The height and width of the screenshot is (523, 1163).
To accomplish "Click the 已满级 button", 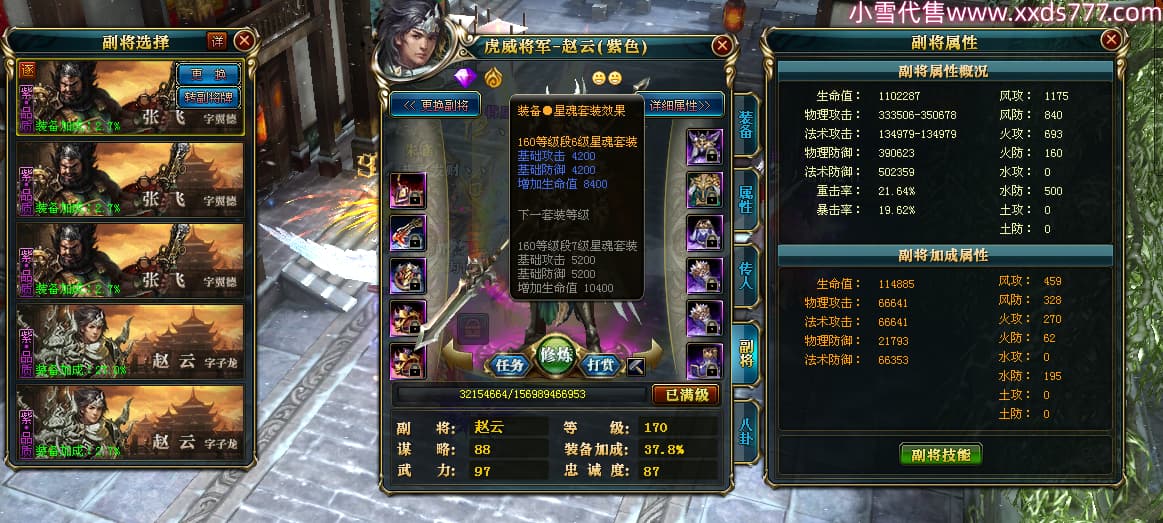I will pyautogui.click(x=685, y=395).
